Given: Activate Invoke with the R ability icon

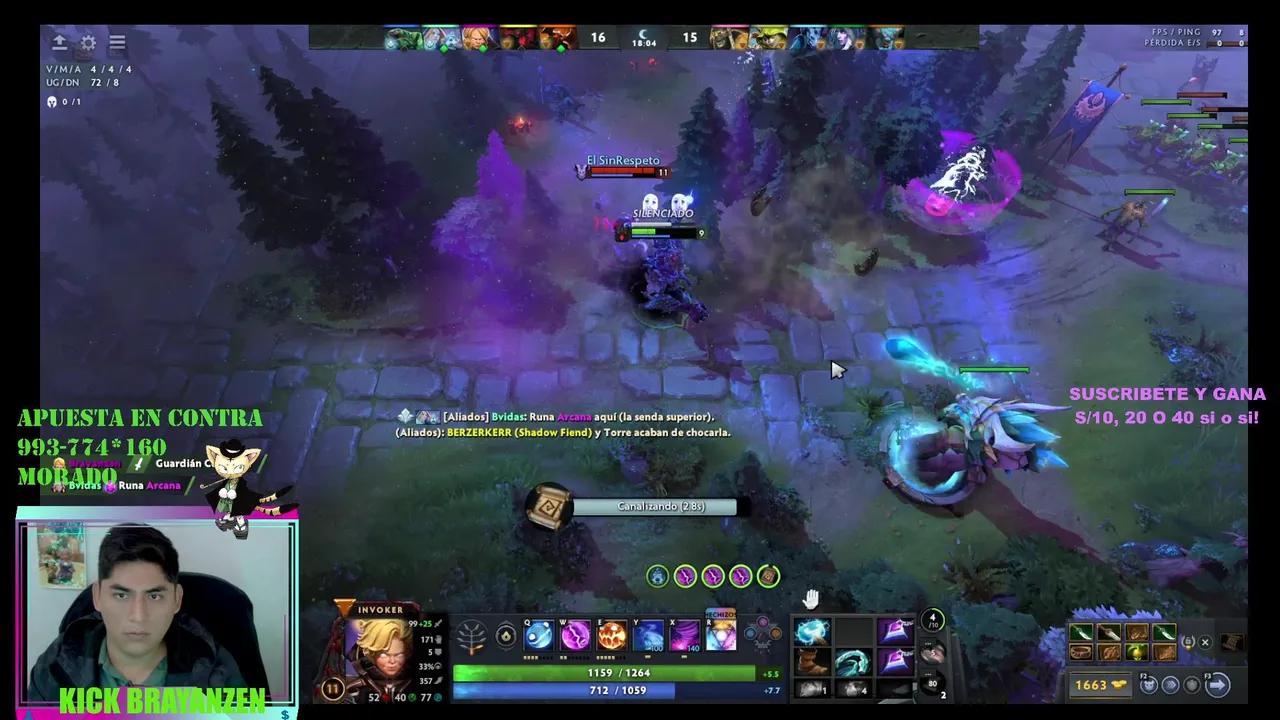Looking at the screenshot, I should tap(720, 637).
